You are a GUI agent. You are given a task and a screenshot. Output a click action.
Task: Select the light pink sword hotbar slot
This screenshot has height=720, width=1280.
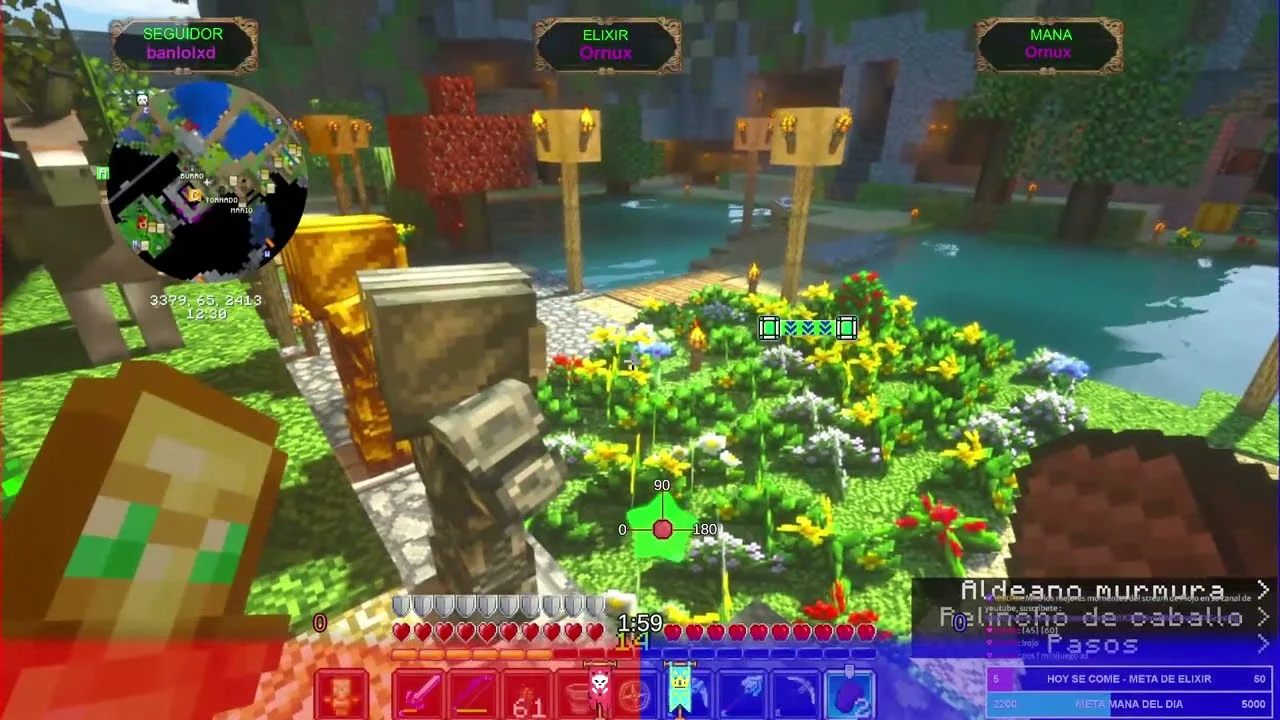click(x=419, y=695)
